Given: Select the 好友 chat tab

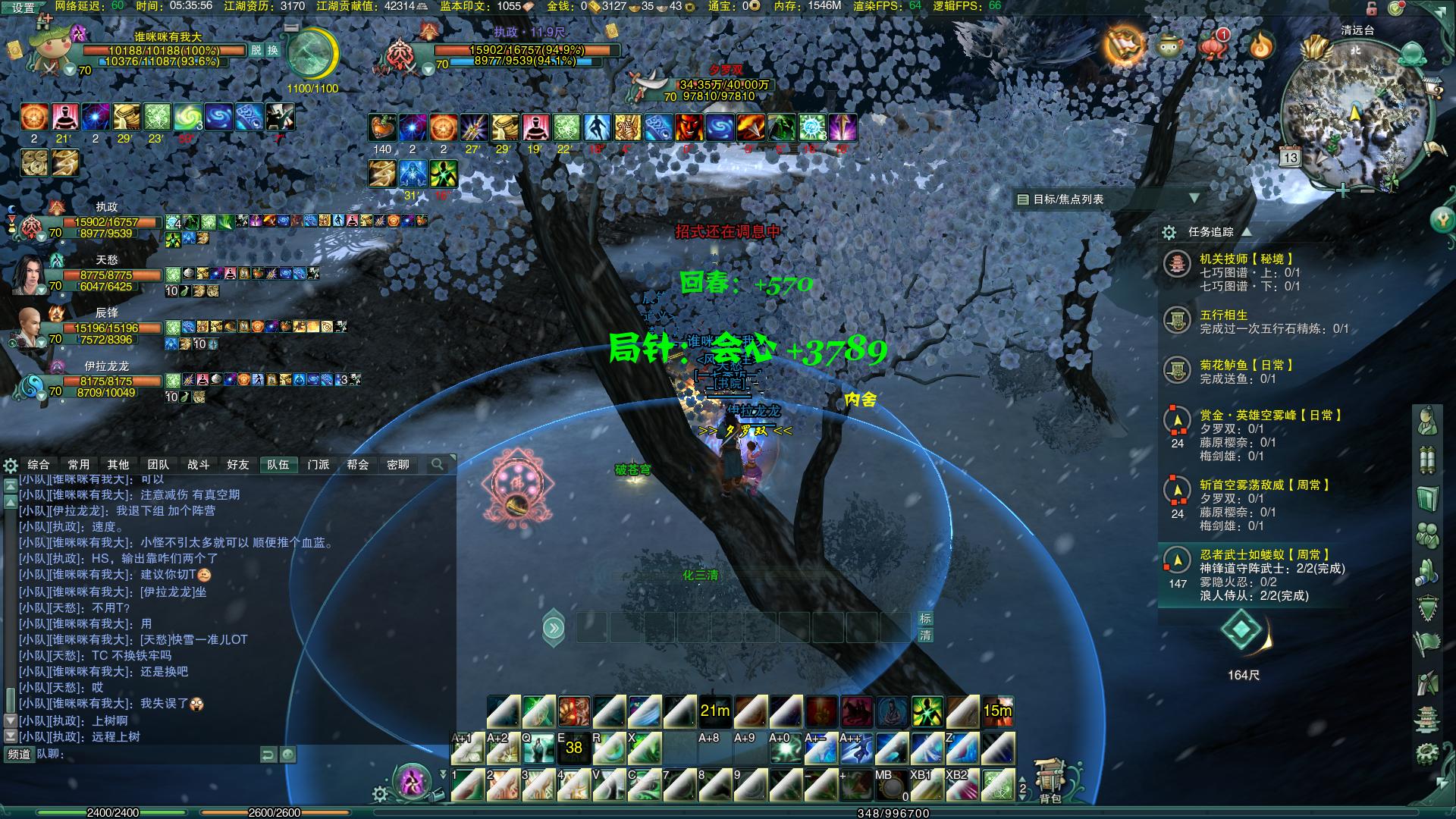Looking at the screenshot, I should point(238,464).
